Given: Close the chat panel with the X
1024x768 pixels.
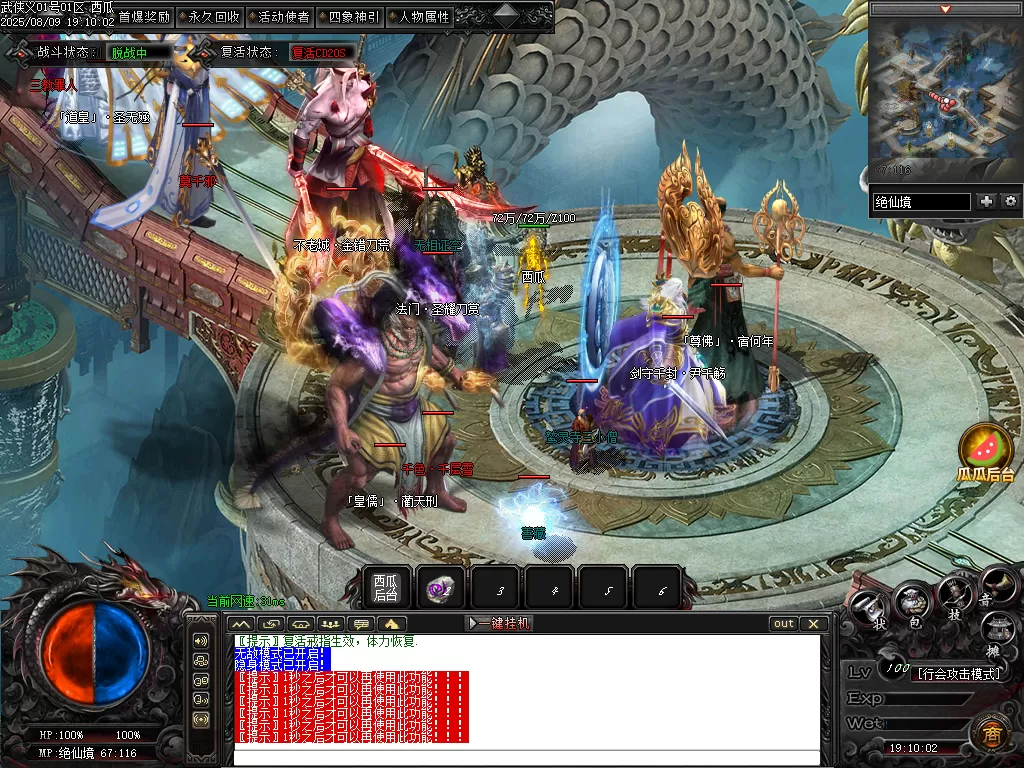Looking at the screenshot, I should coord(814,623).
